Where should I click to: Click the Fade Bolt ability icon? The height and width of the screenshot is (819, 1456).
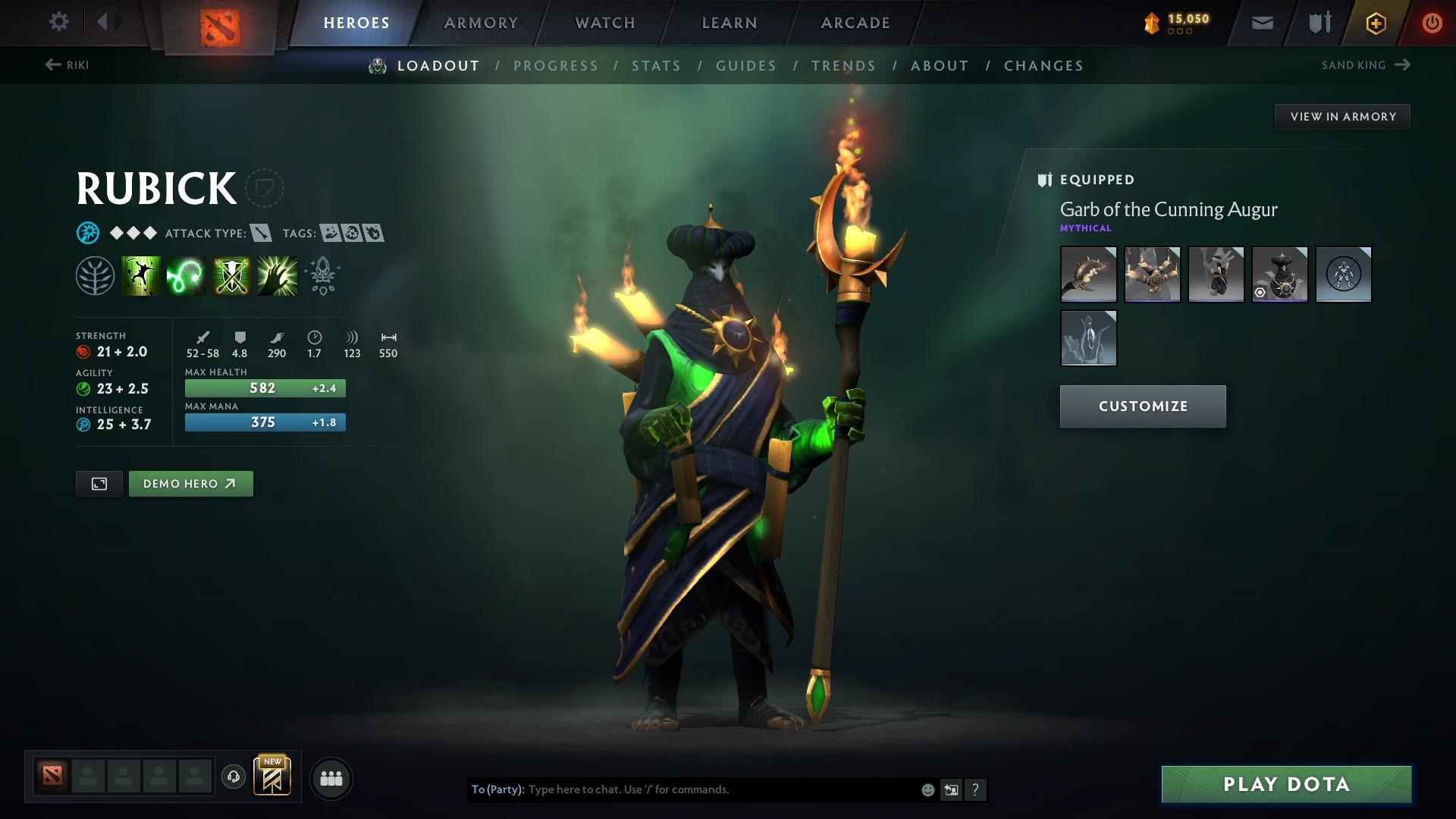[184, 275]
